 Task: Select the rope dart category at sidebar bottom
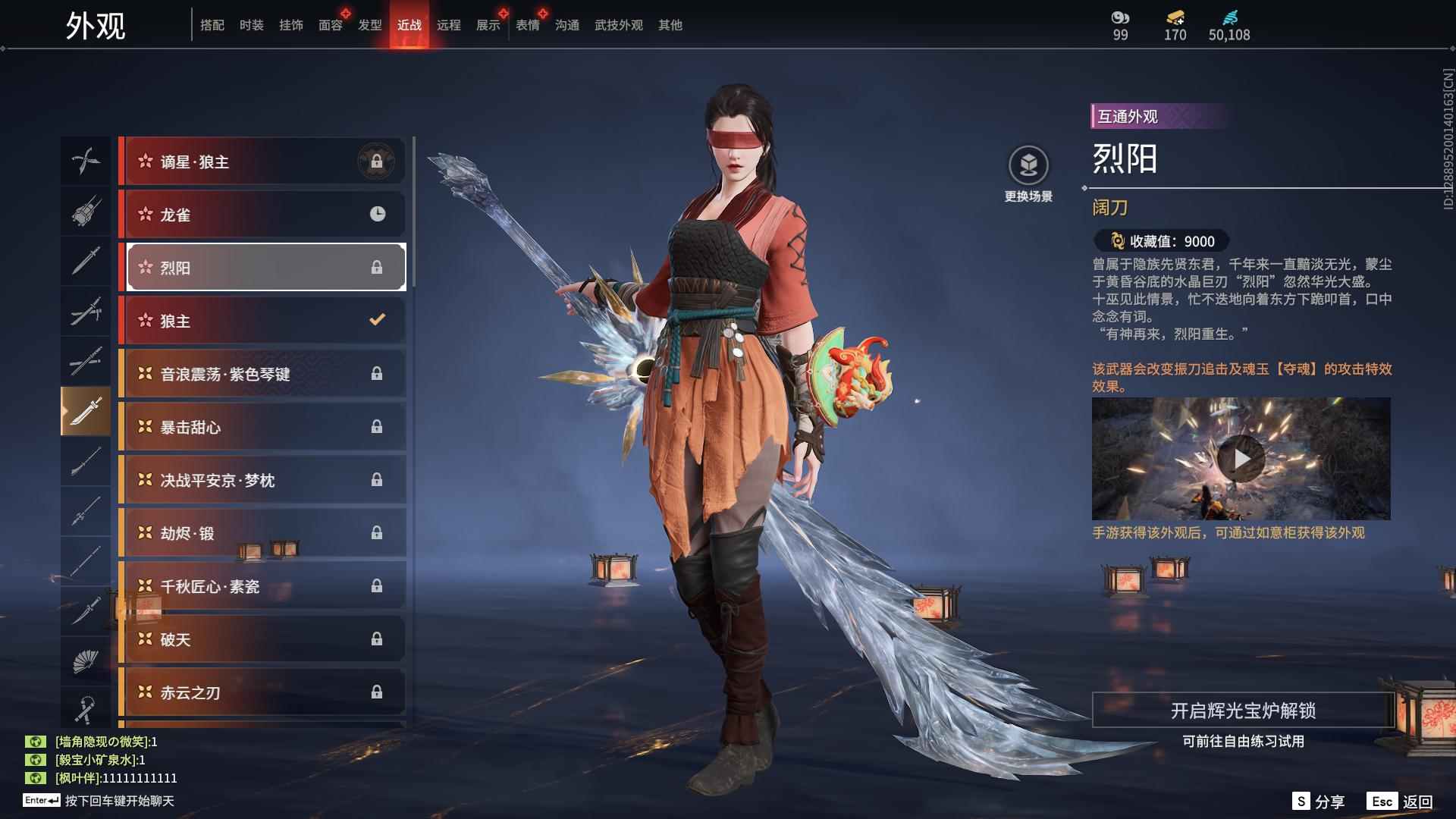86,709
